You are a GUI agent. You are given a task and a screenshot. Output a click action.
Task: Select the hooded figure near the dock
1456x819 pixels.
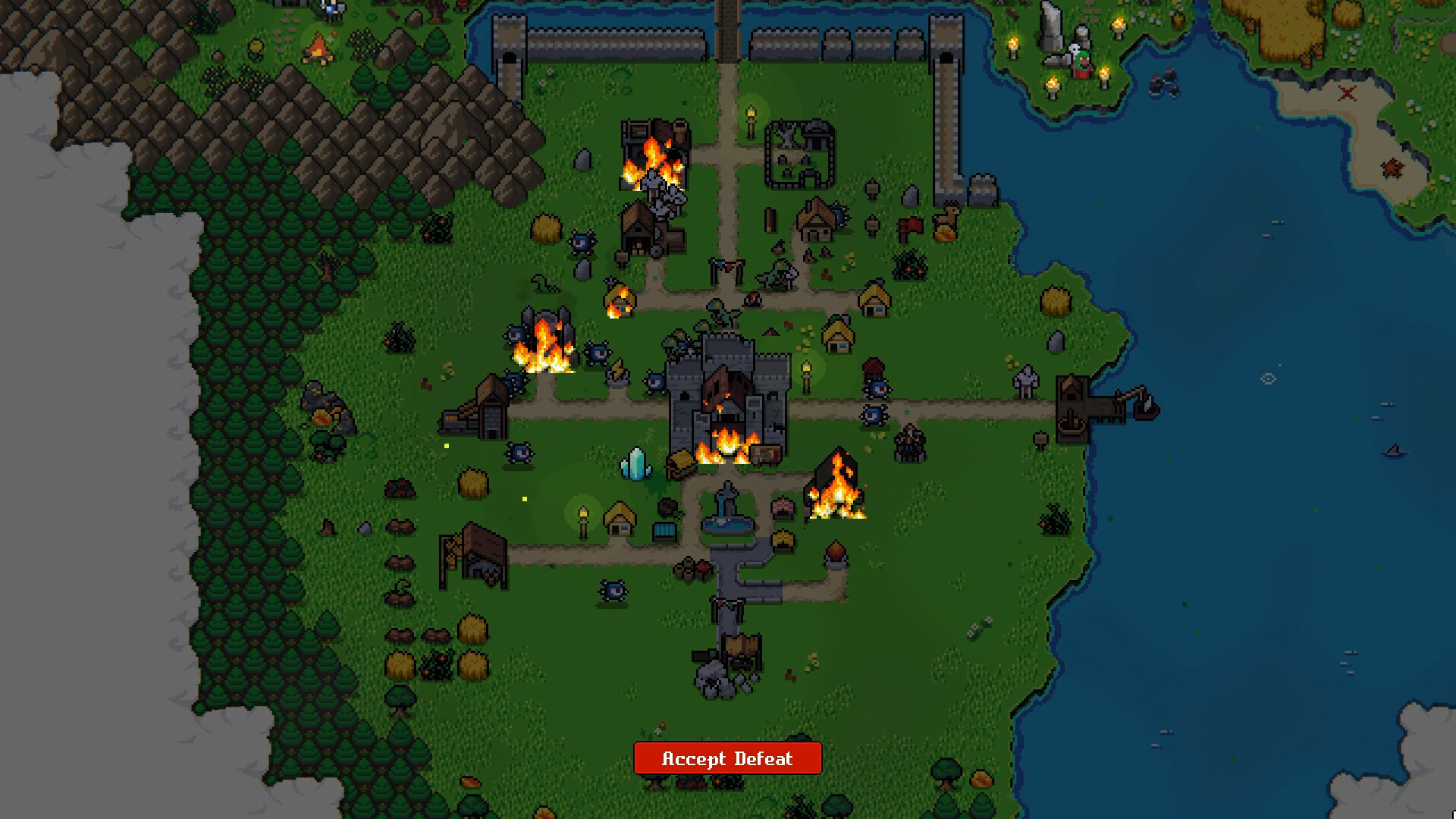pyautogui.click(x=1028, y=383)
